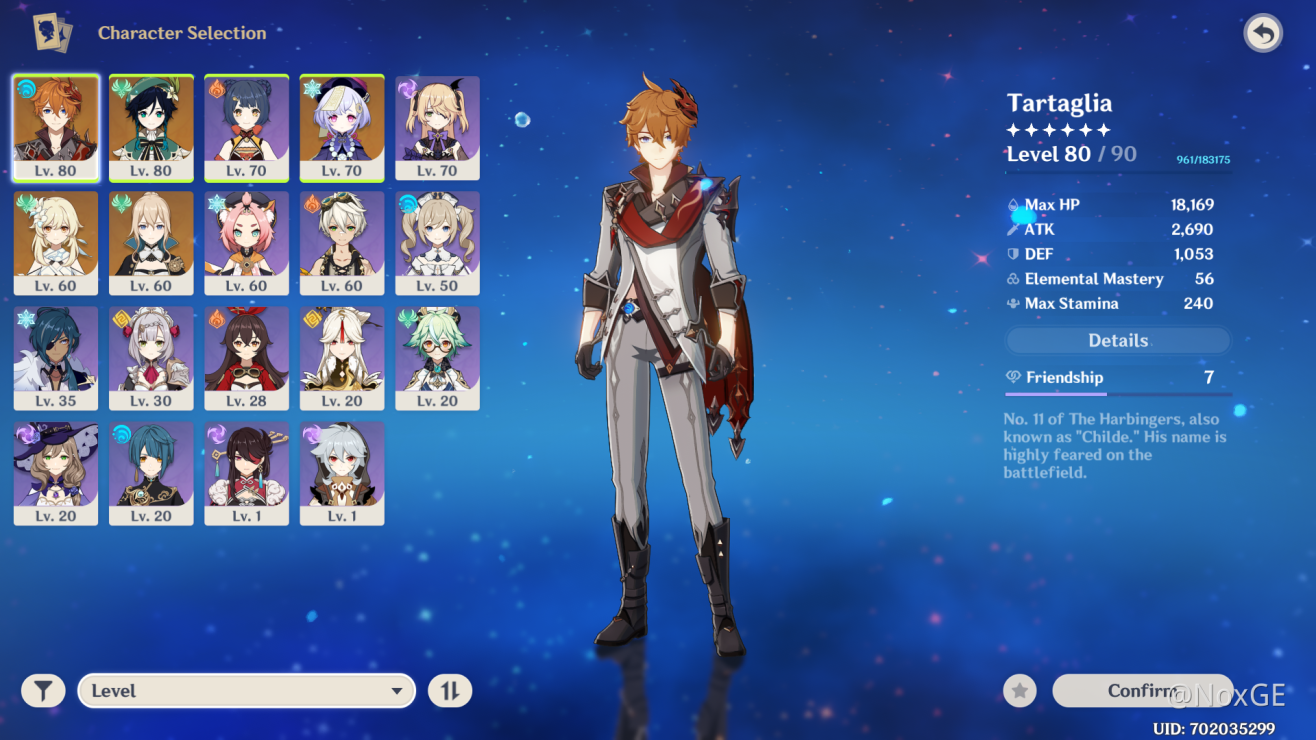Click the star icon beside Confirm
Viewport: 1316px width, 740px height.
[x=1020, y=690]
